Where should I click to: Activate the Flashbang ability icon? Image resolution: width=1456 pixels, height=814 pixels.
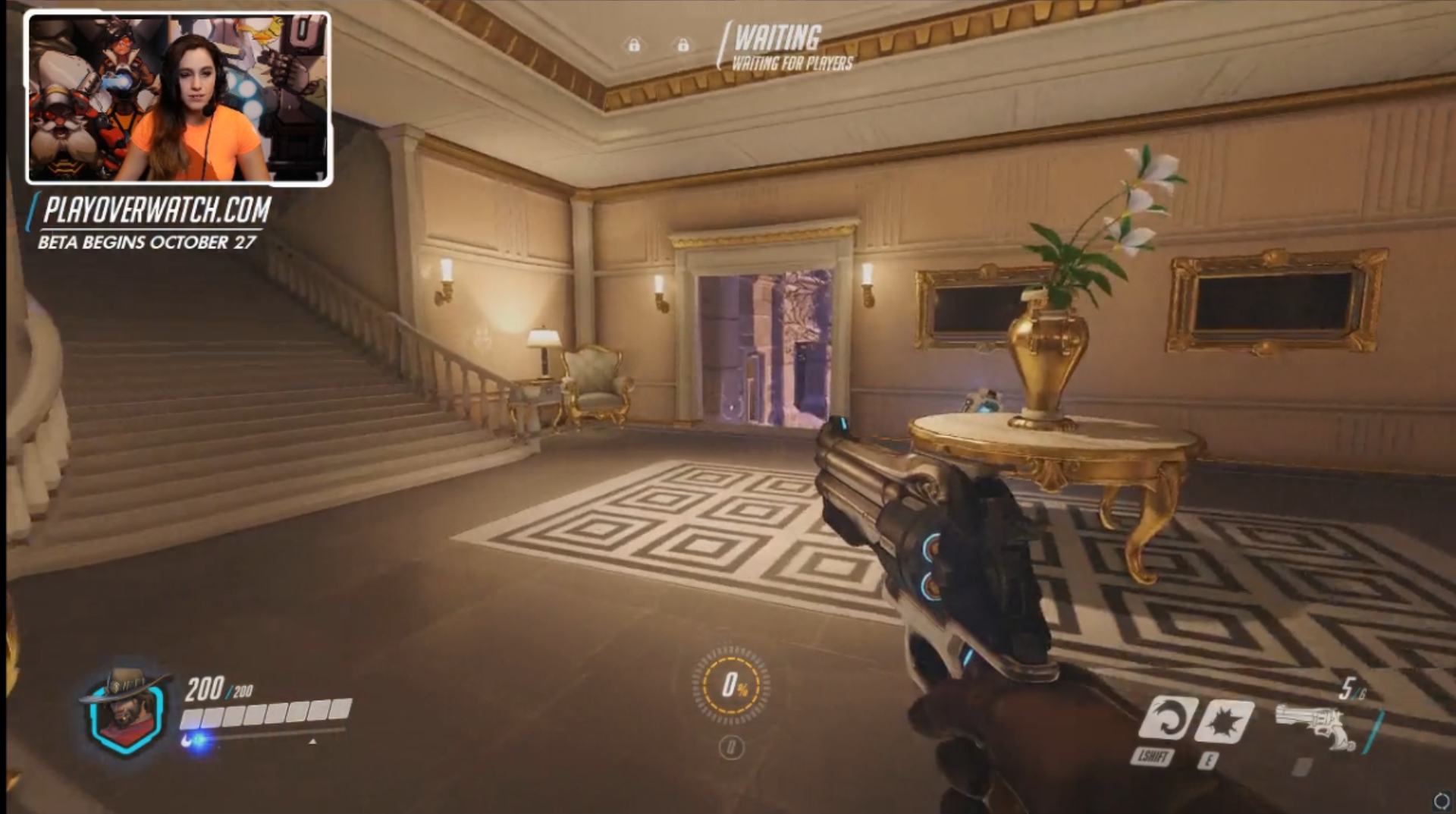[1223, 721]
